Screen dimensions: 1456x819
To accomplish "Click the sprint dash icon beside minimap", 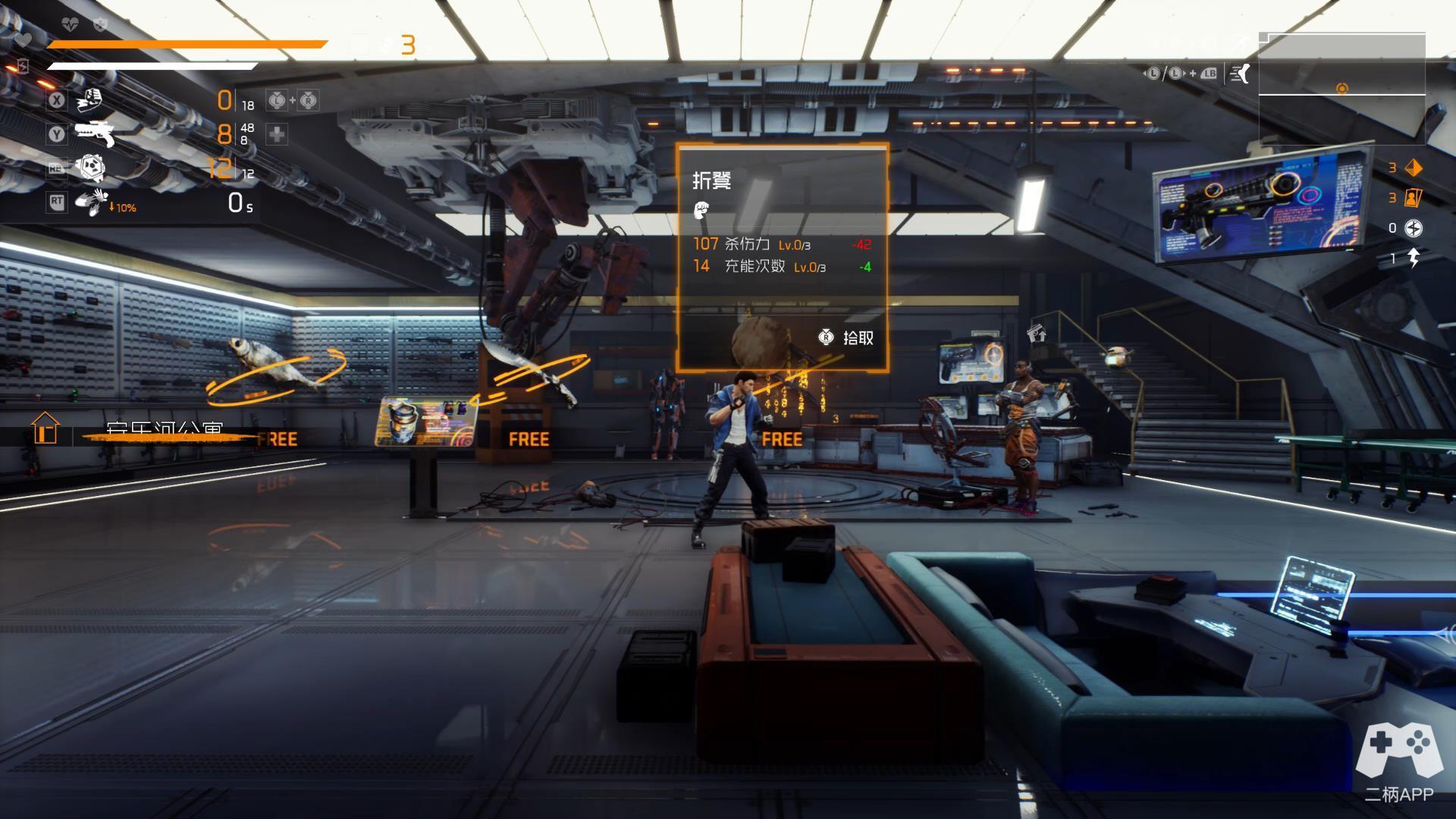I will pos(1240,74).
